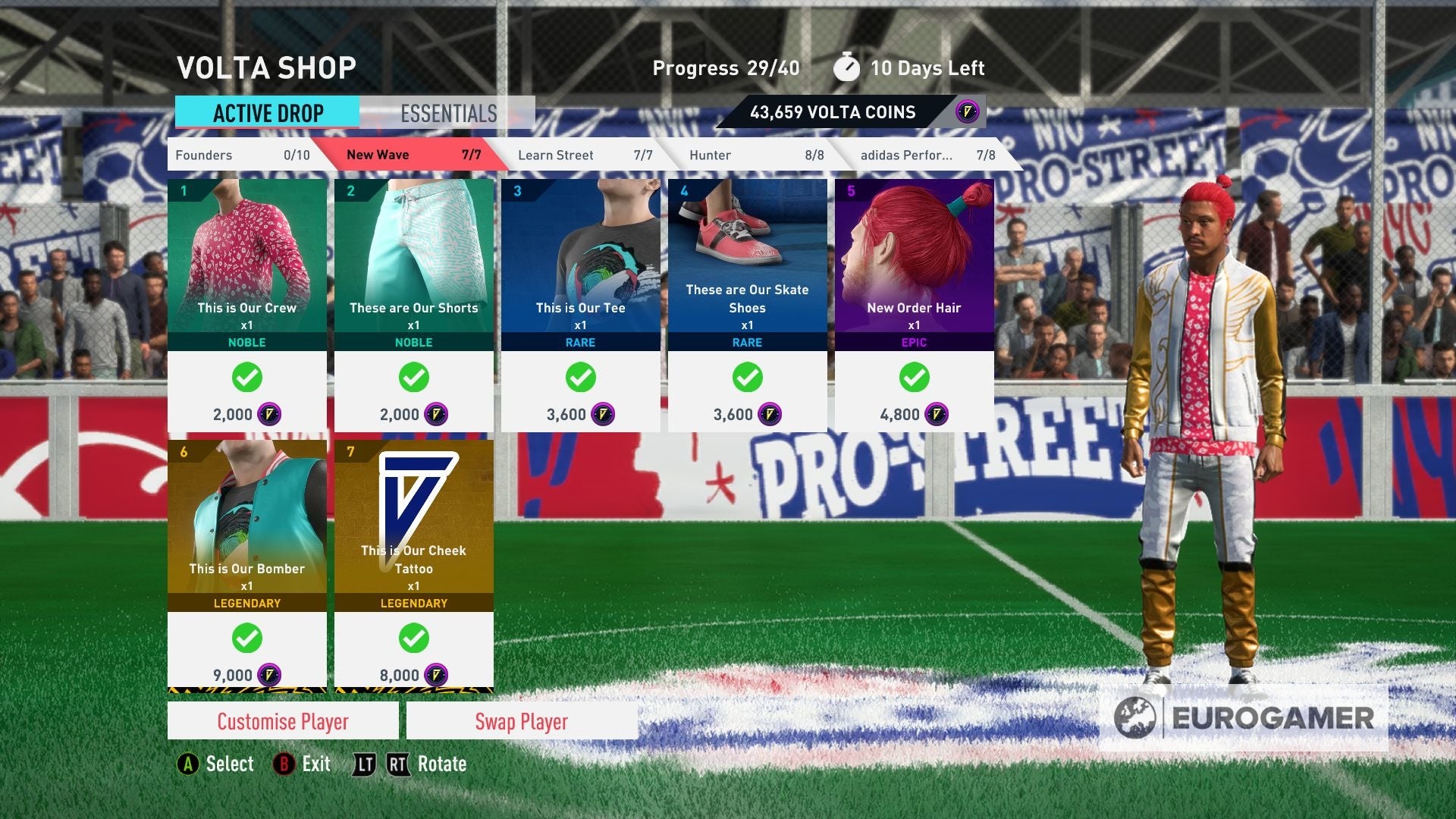The width and height of the screenshot is (1456, 819).
Task: Toggle the purchased checkmark on New Order Hair
Action: coord(914,377)
